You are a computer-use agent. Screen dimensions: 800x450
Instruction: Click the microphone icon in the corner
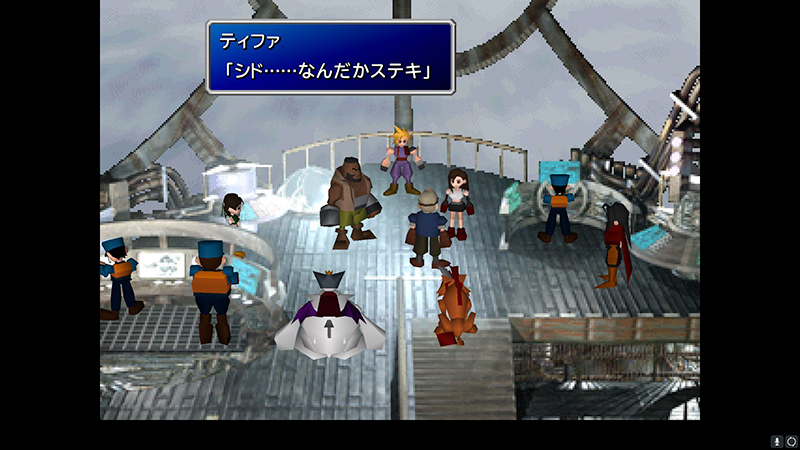click(776, 440)
